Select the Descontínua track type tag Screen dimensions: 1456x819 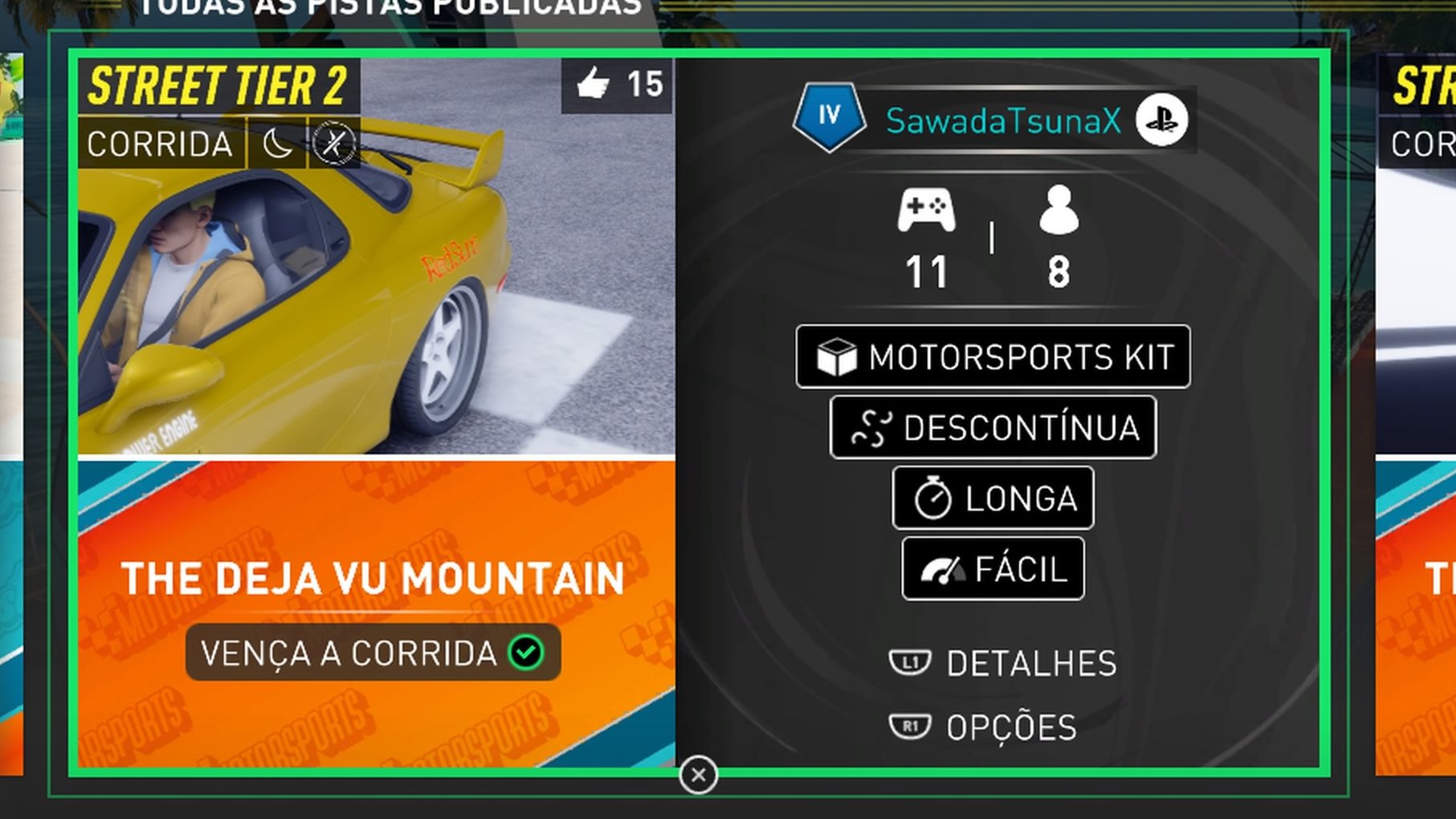point(993,428)
